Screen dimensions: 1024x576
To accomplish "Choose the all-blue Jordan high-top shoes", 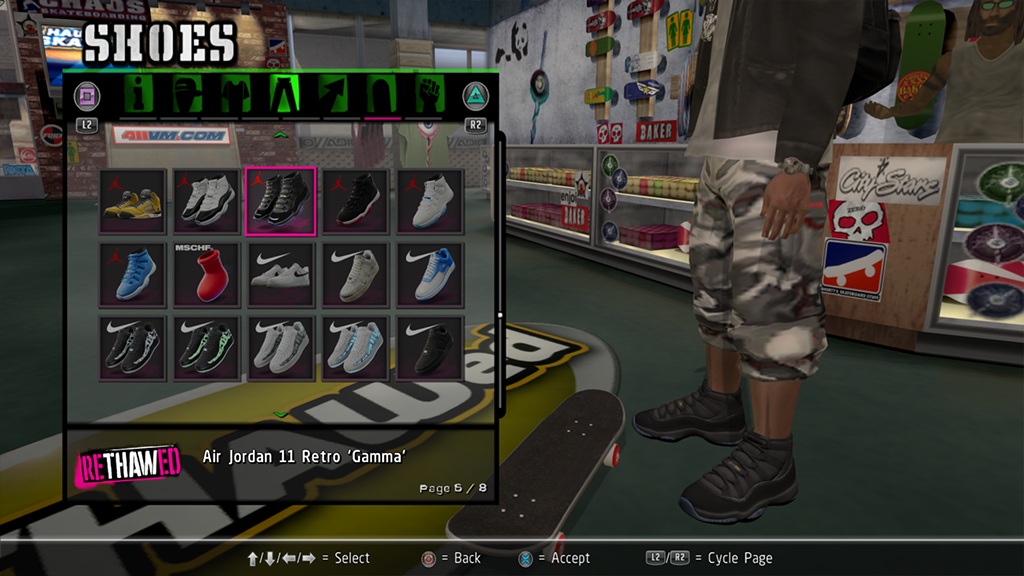I will 133,275.
